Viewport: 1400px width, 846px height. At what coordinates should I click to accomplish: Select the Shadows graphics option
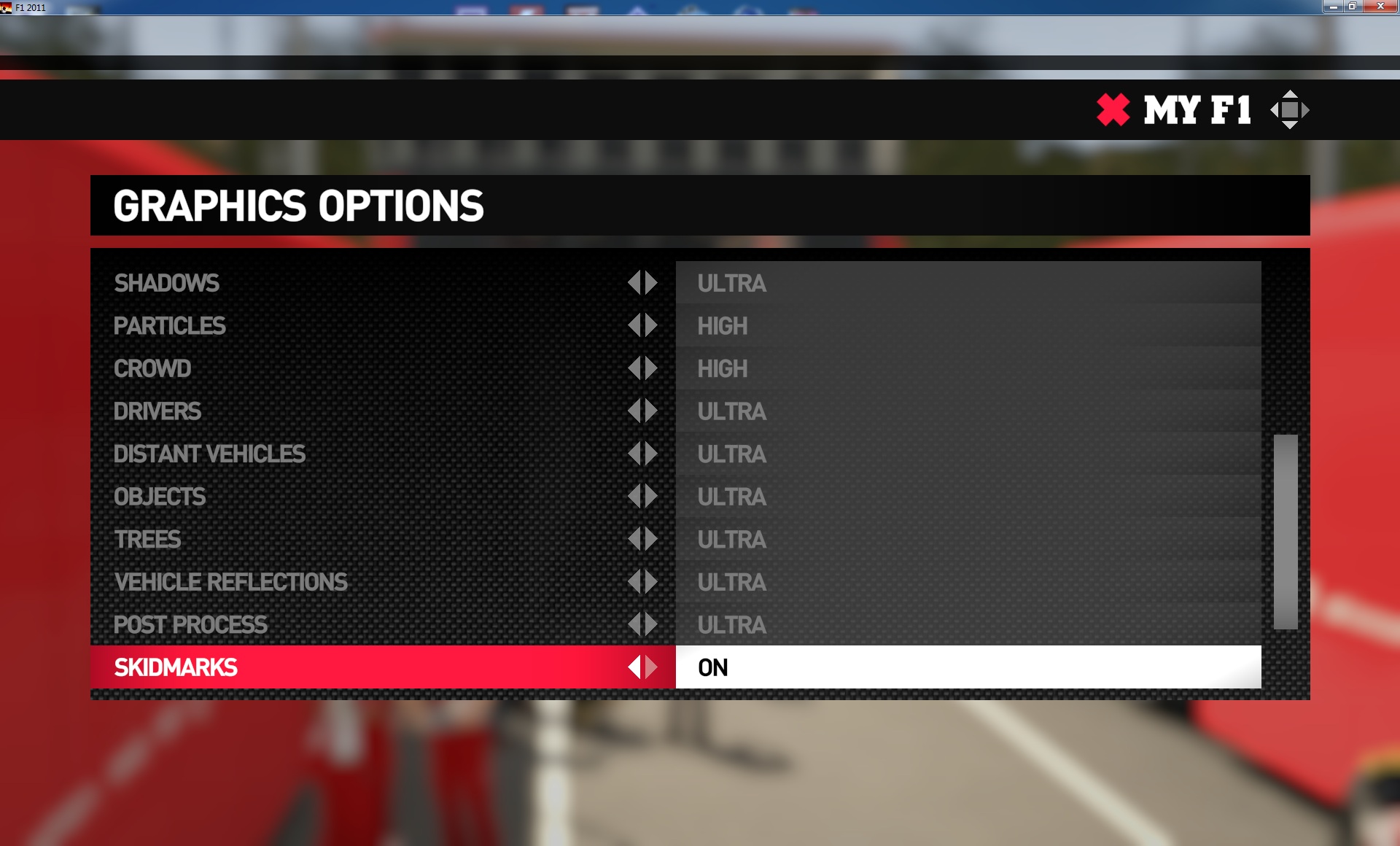167,283
